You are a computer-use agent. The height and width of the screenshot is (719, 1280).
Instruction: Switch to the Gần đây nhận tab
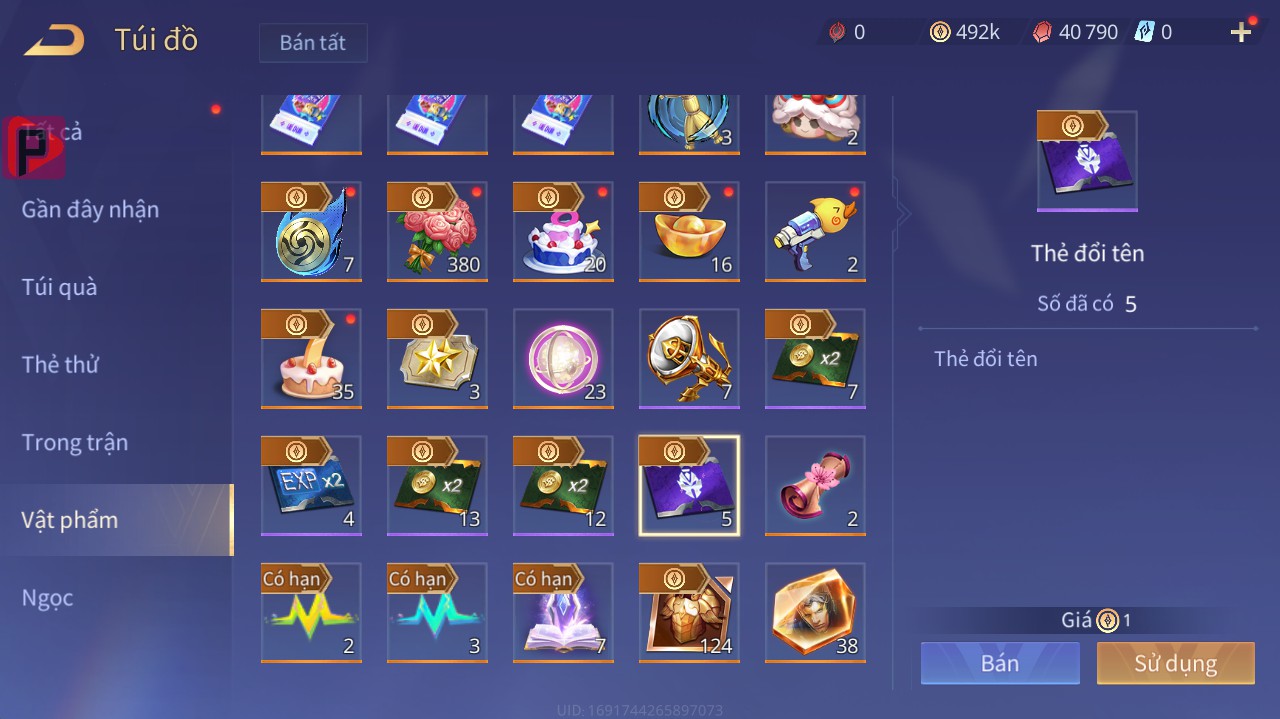(90, 209)
